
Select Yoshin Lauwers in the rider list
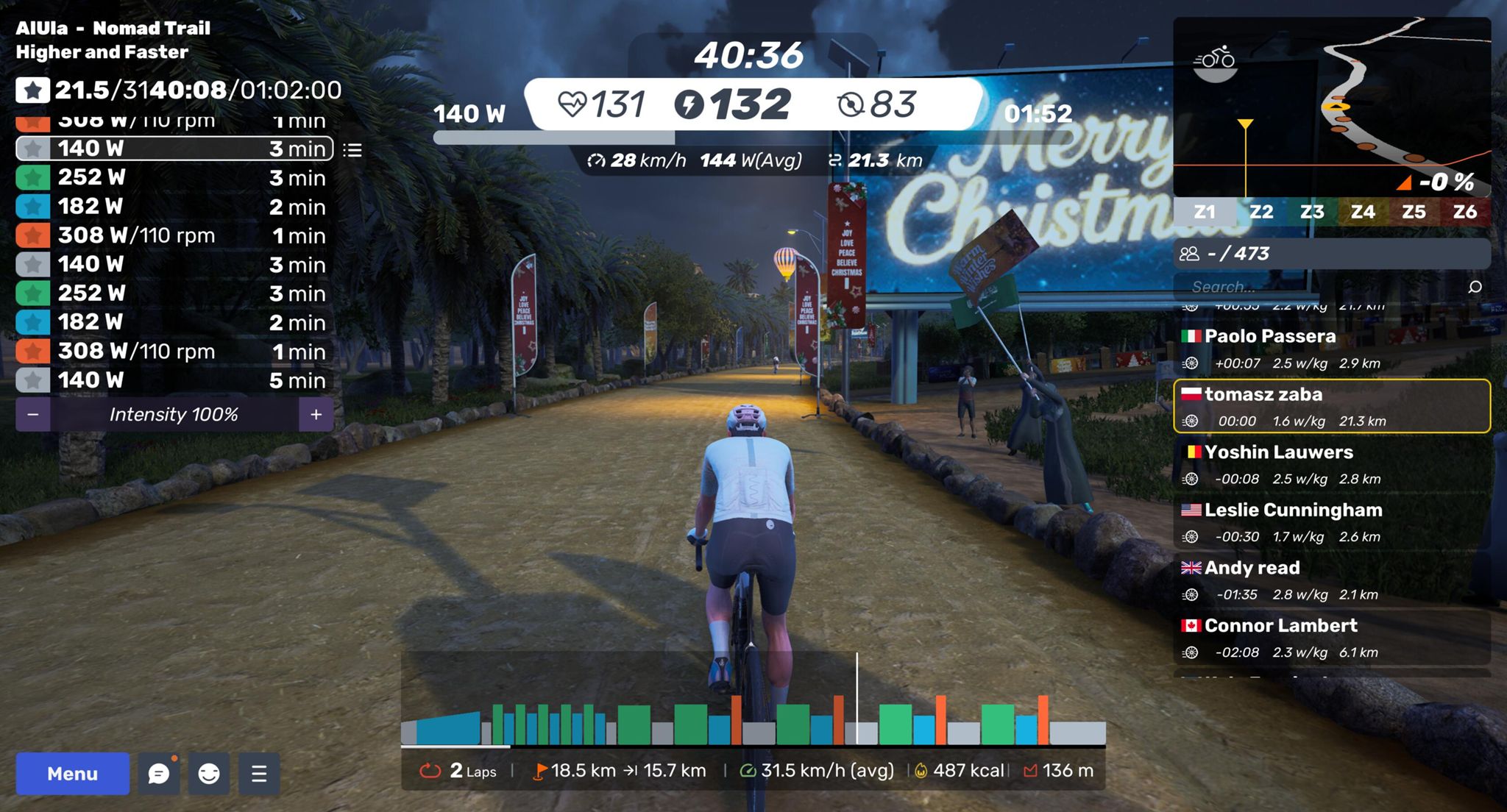[x=1332, y=464]
